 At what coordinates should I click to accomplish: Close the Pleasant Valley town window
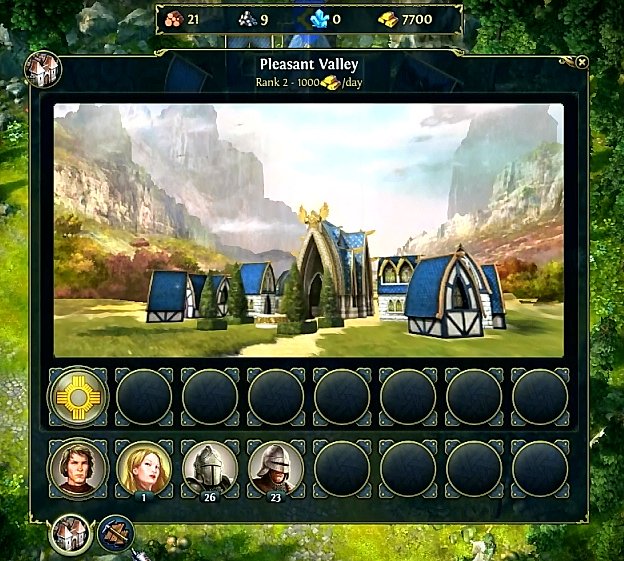582,62
